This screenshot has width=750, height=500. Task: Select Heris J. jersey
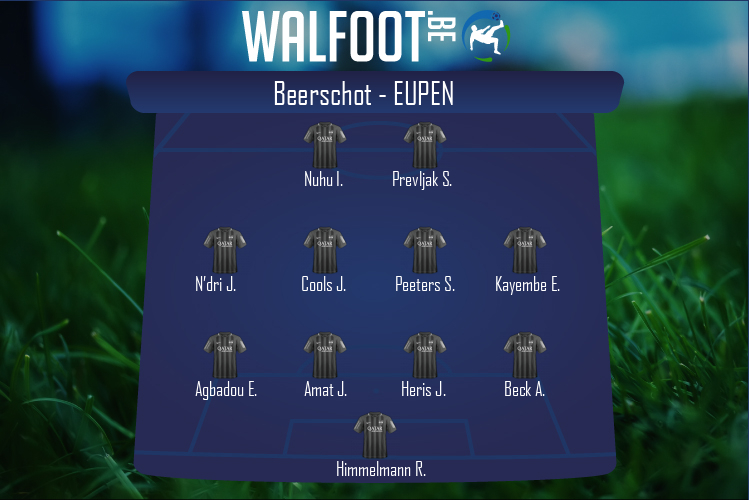424,356
